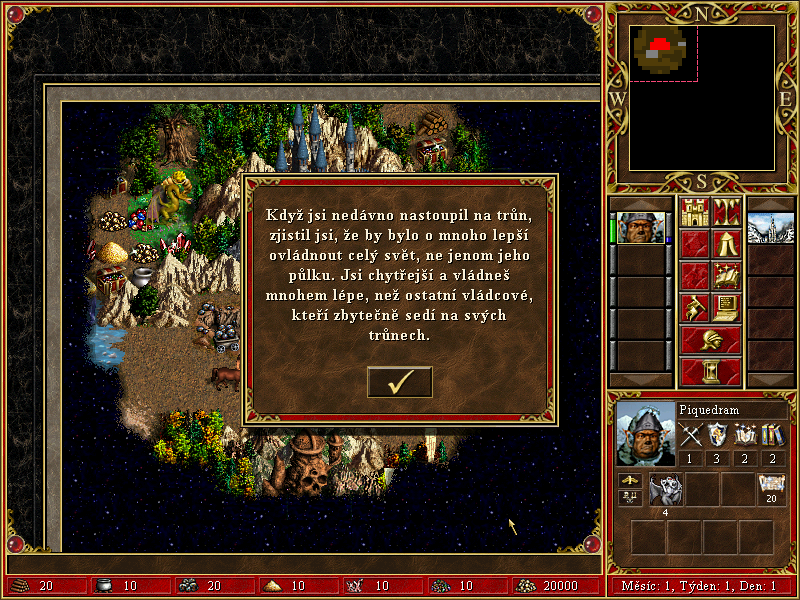Open system options with the computer icon

[x=726, y=307]
